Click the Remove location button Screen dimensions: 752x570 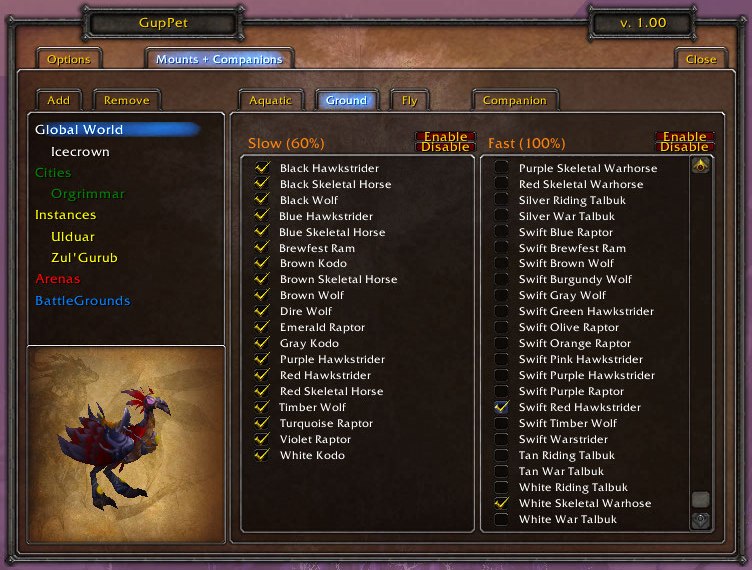pos(127,100)
